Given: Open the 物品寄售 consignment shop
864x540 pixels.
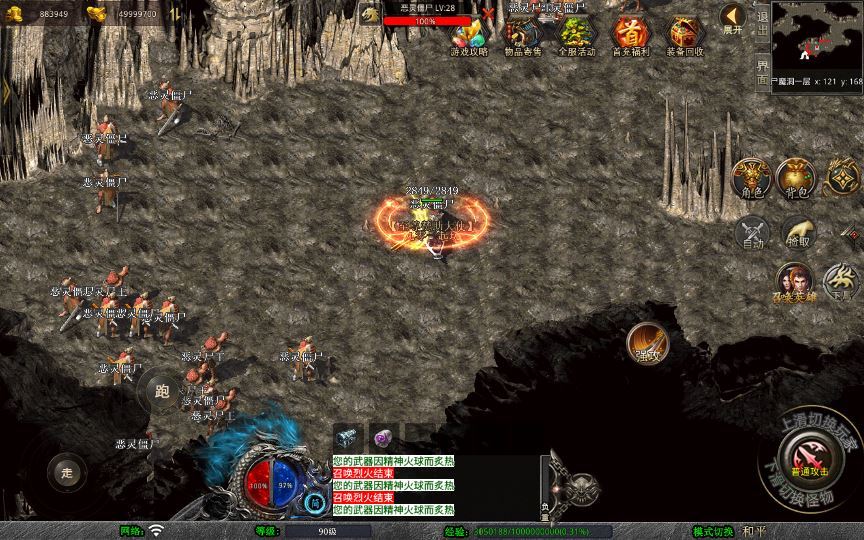Looking at the screenshot, I should [523, 35].
